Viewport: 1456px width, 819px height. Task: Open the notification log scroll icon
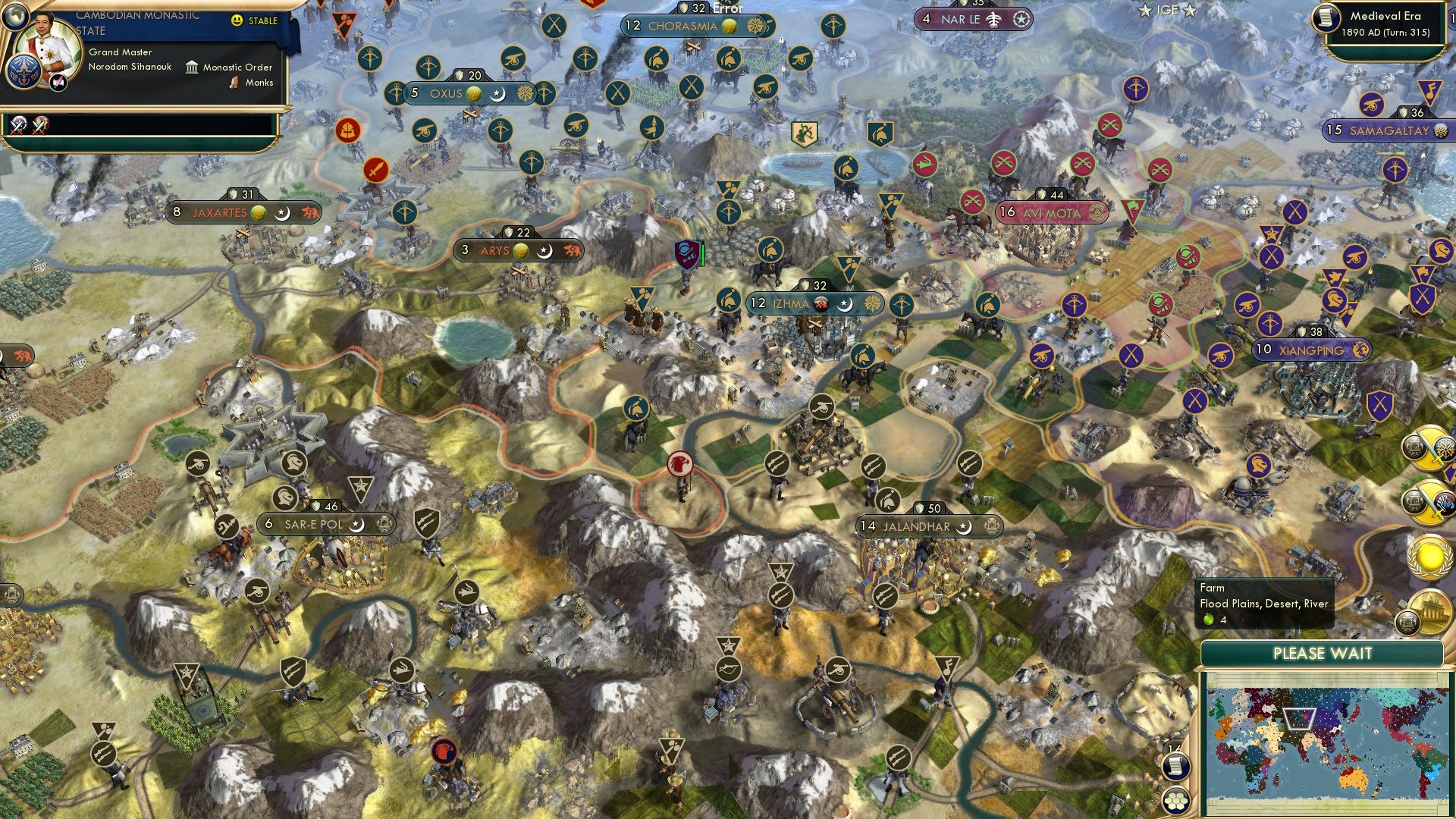pos(1175,767)
